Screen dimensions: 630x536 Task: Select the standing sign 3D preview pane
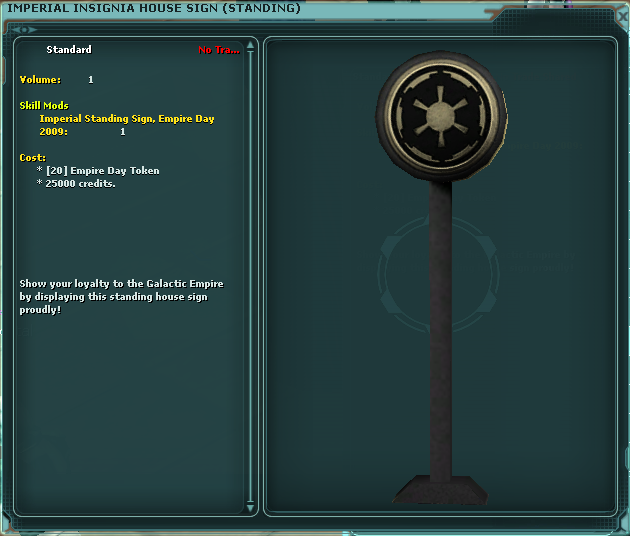pos(440,277)
